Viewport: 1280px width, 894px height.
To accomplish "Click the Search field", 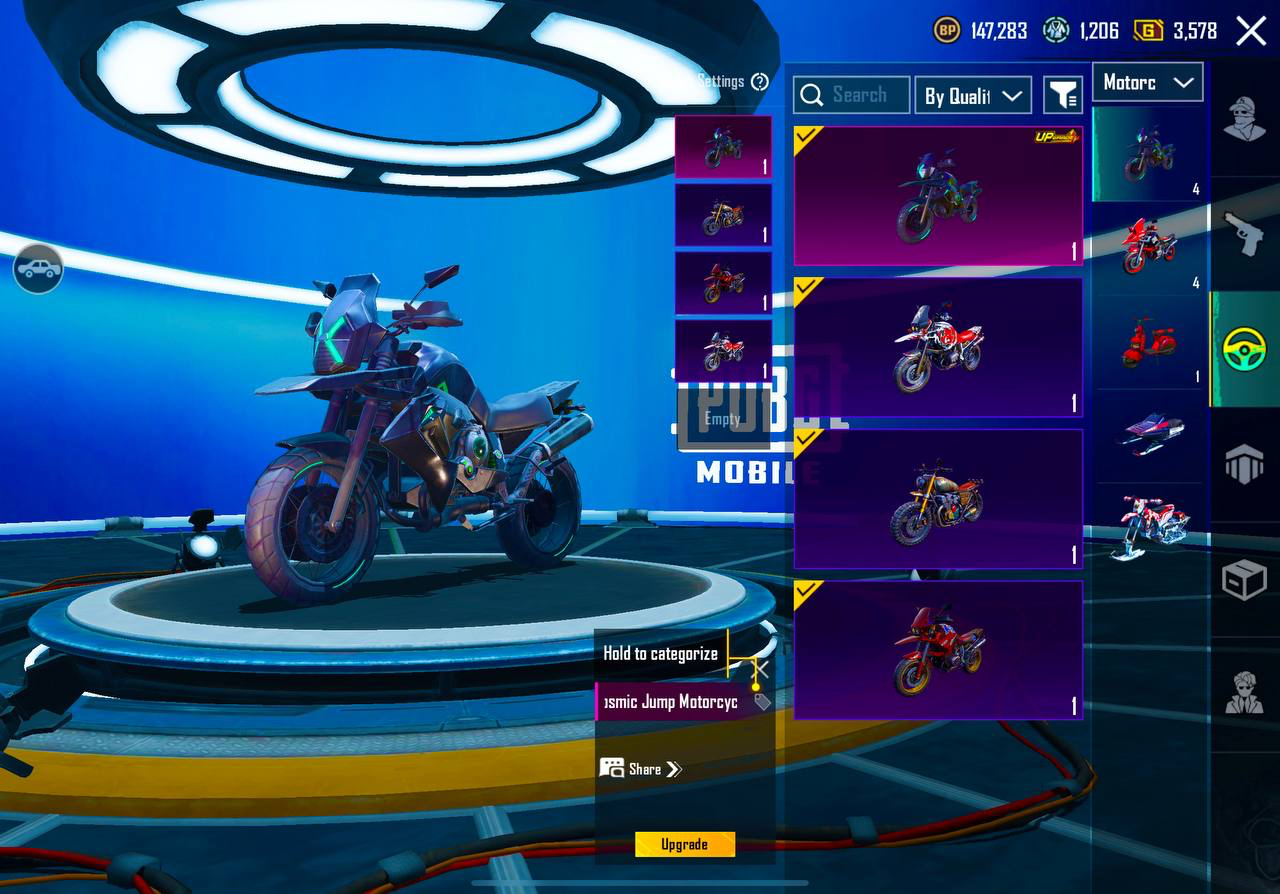I will point(852,95).
